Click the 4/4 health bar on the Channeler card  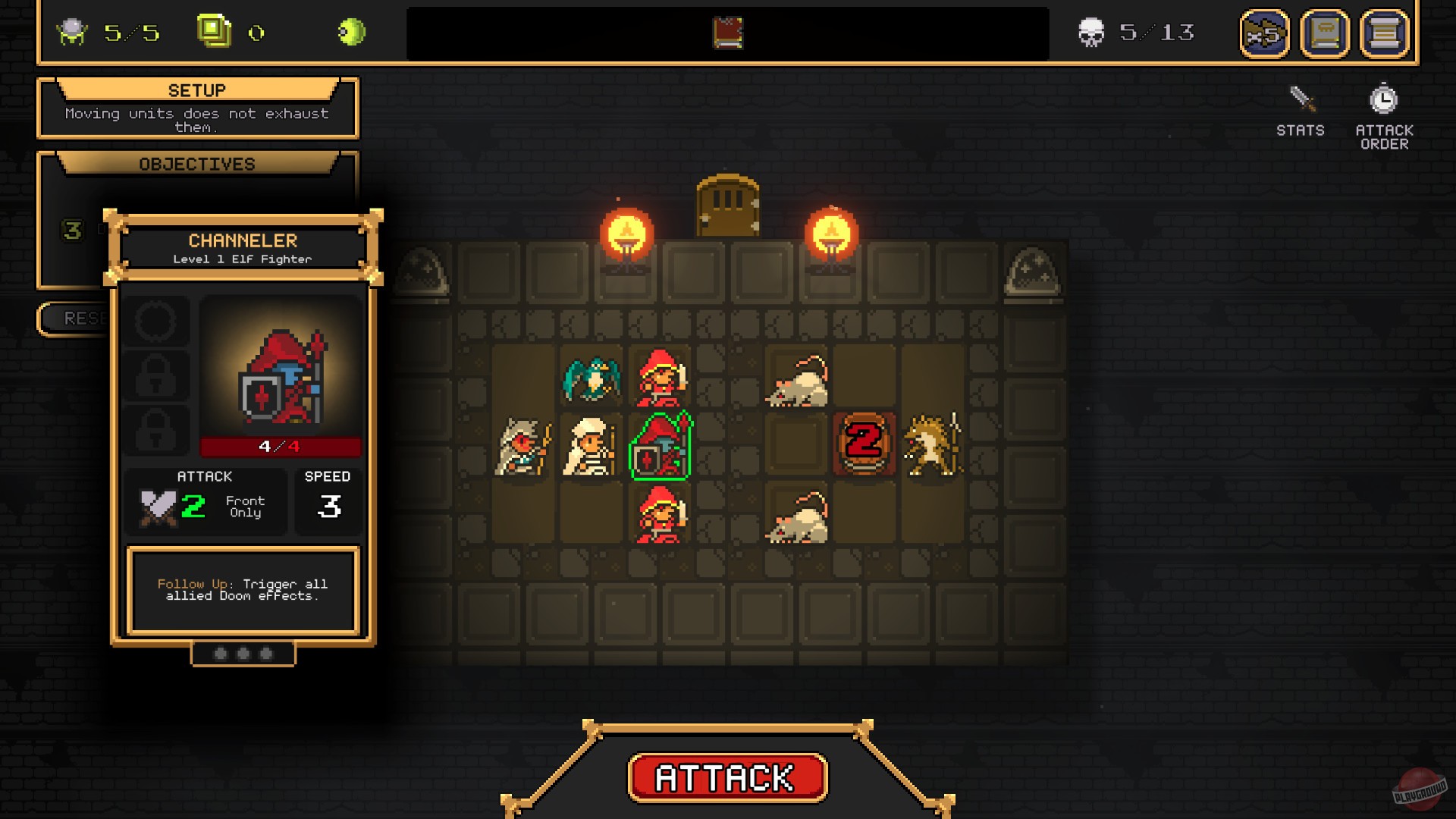(x=281, y=447)
